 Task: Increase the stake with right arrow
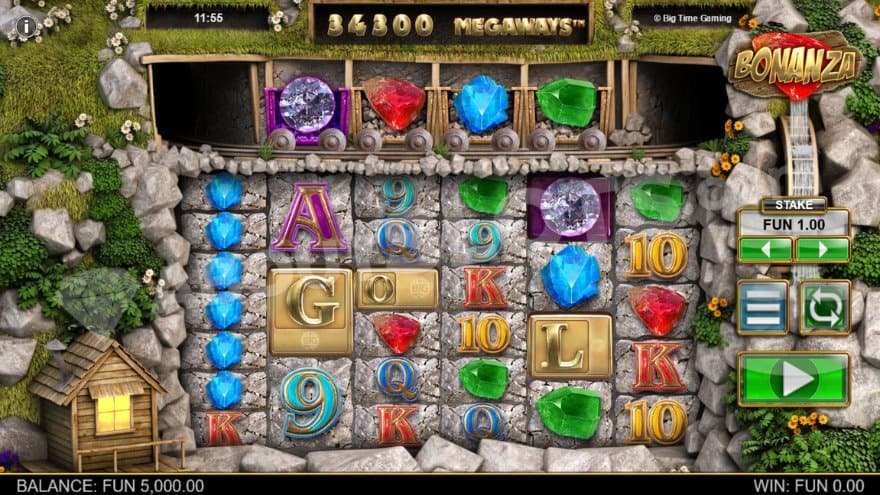point(822,249)
